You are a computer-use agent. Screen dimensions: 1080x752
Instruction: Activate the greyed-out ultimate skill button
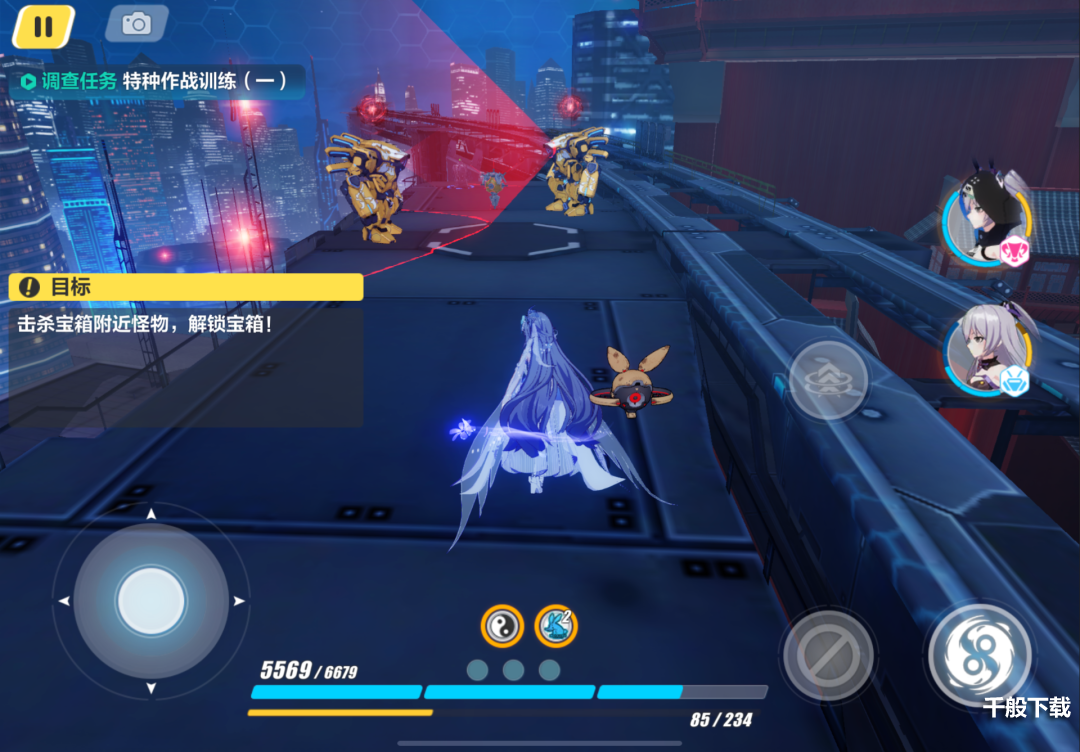[x=828, y=381]
